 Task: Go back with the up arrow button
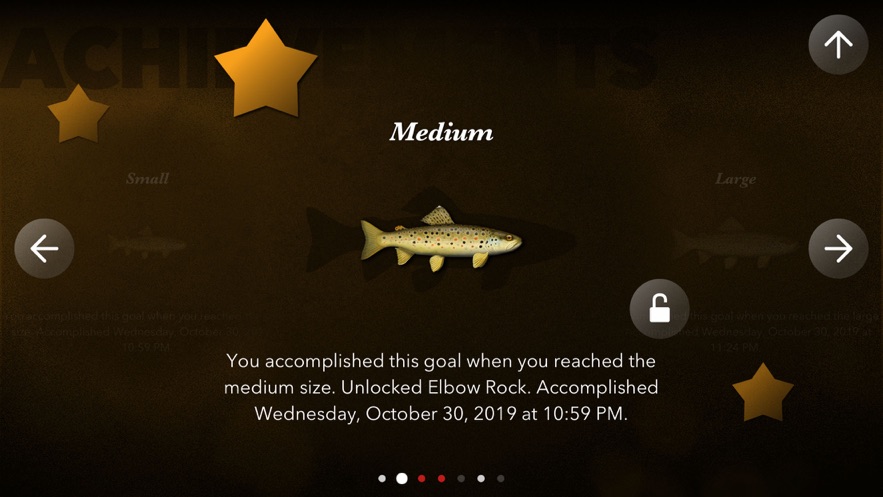[838, 44]
